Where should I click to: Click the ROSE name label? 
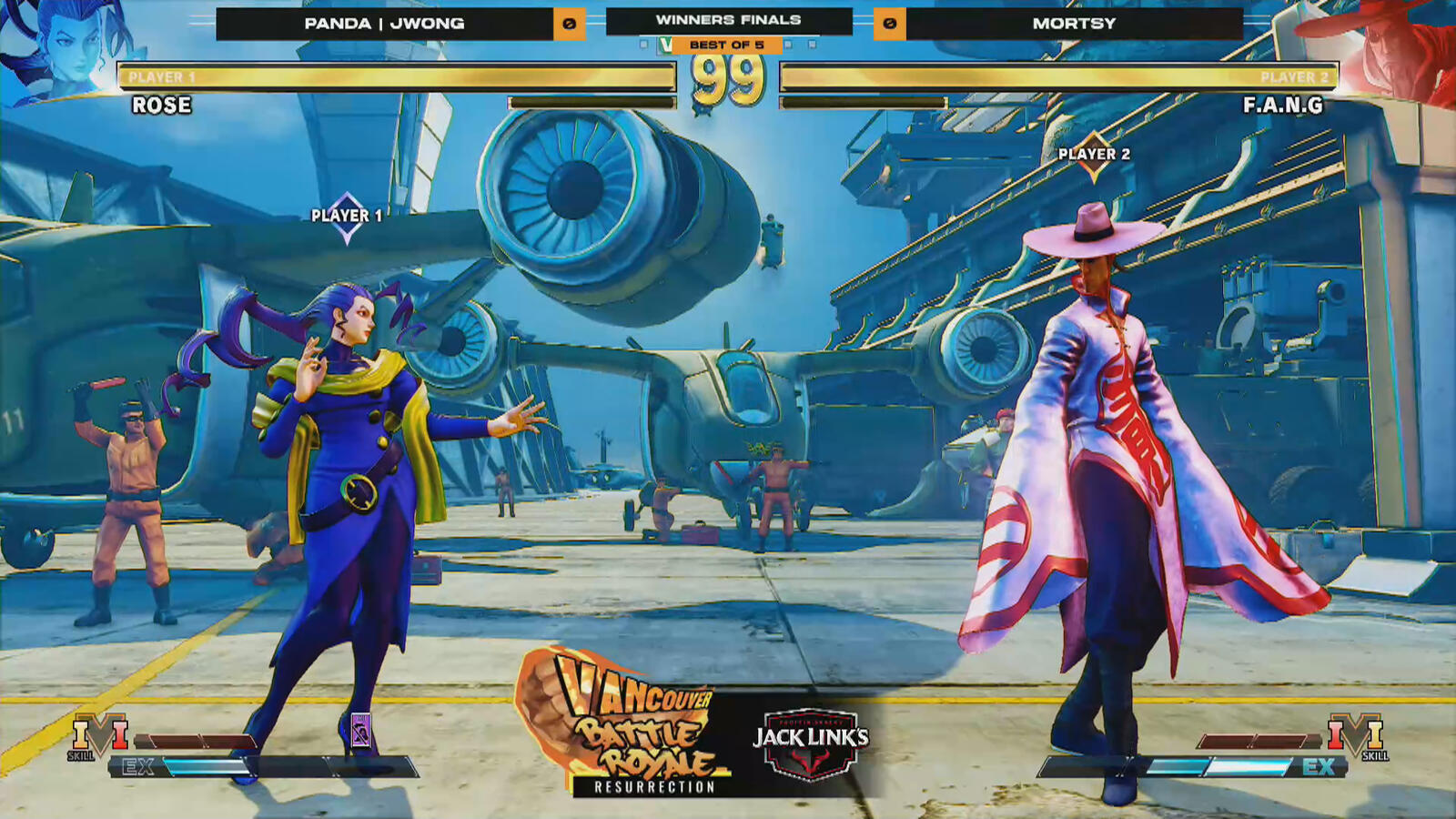point(164,108)
